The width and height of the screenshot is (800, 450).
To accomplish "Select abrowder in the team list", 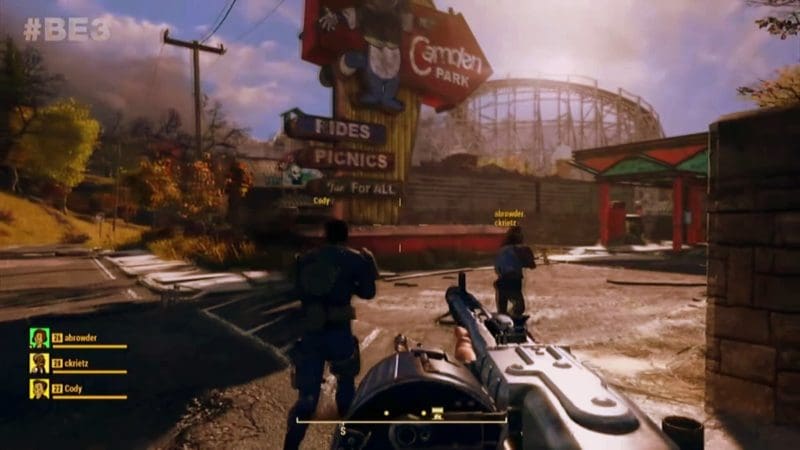I will 81,338.
